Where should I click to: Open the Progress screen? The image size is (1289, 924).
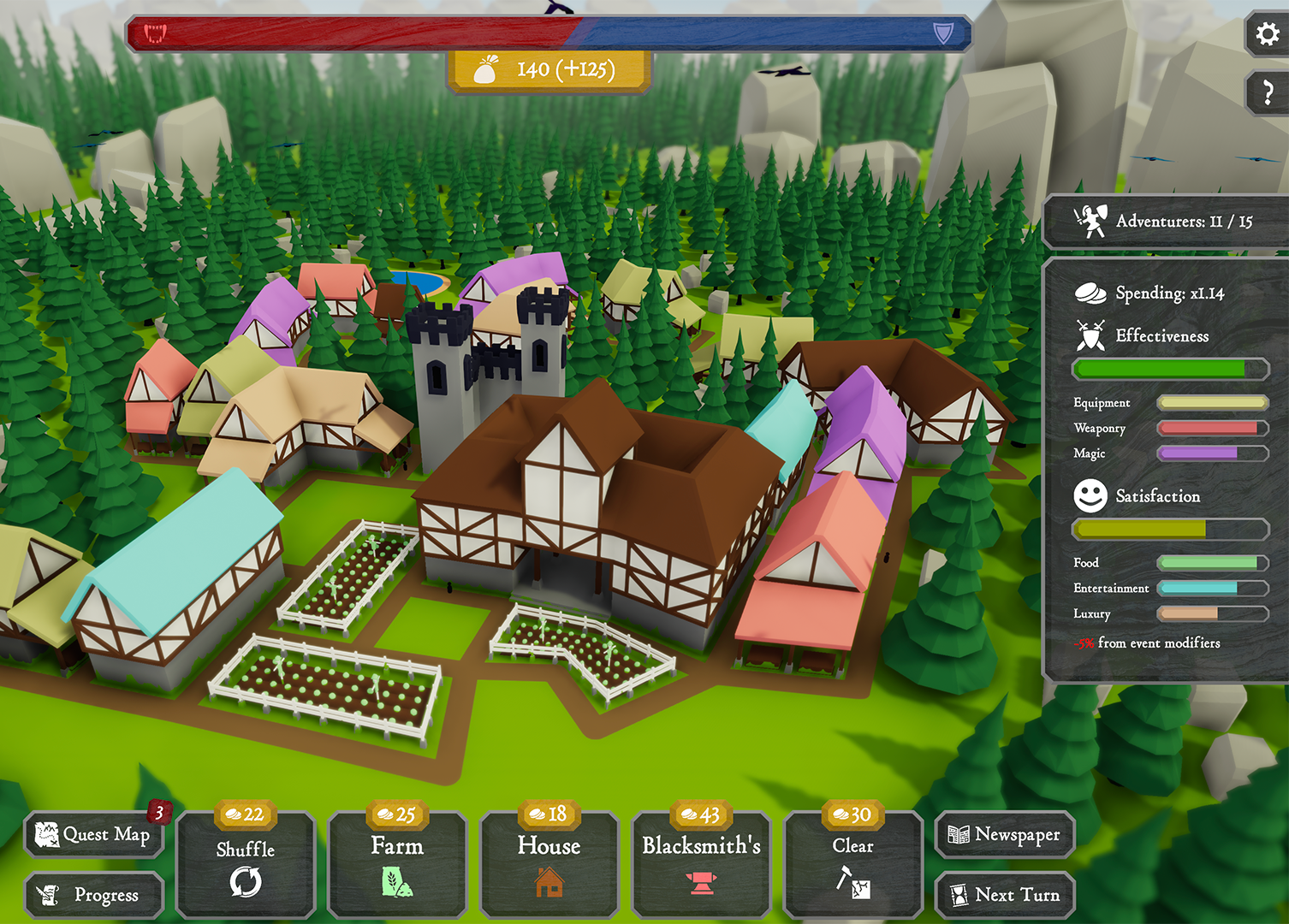coord(94,895)
